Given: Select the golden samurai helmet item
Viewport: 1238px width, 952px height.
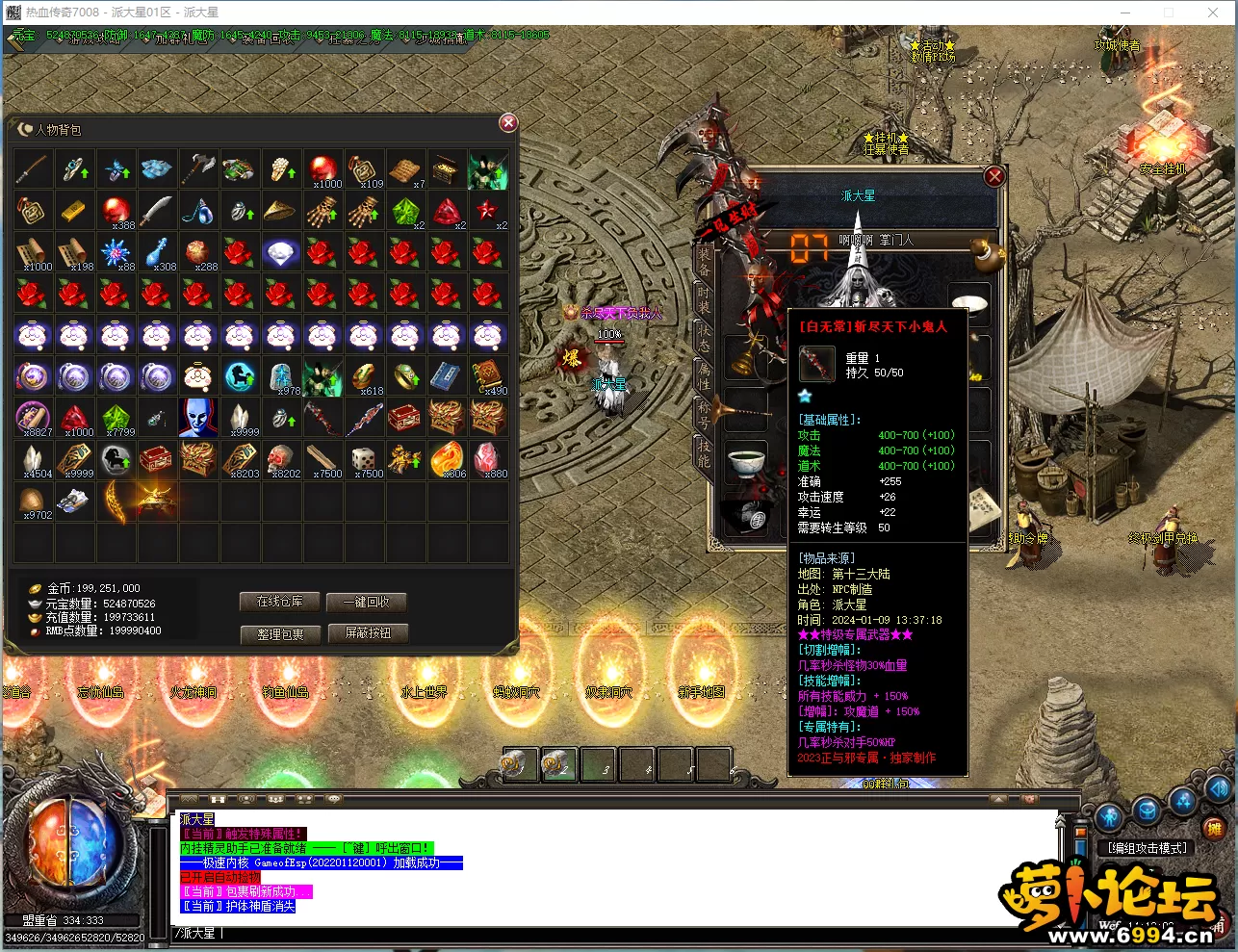Looking at the screenshot, I should coord(156,500).
